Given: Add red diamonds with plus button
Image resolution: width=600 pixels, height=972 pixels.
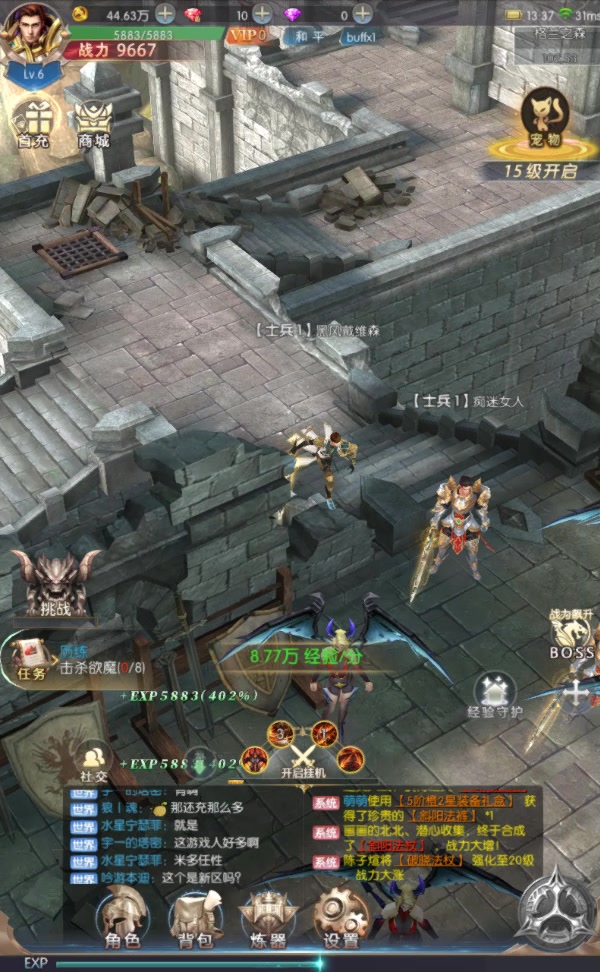Looking at the screenshot, I should pyautogui.click(x=261, y=15).
